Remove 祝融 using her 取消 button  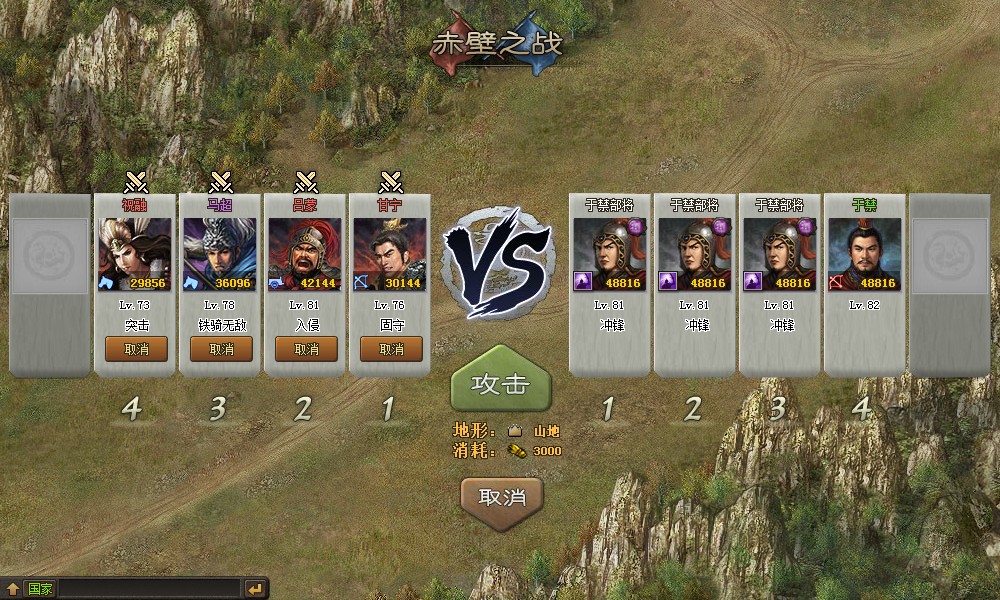[136, 349]
